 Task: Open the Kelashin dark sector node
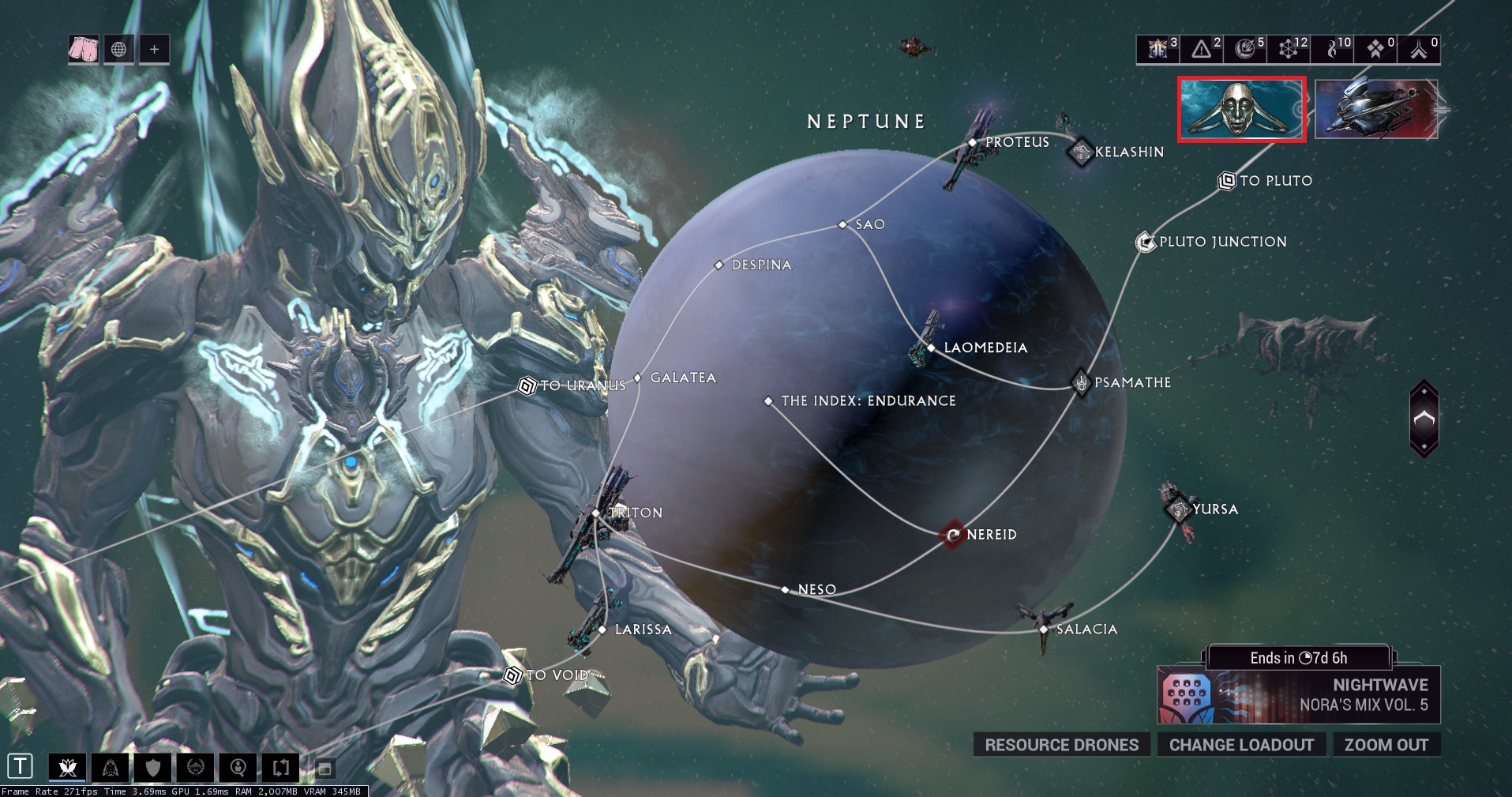pyautogui.click(x=1080, y=152)
